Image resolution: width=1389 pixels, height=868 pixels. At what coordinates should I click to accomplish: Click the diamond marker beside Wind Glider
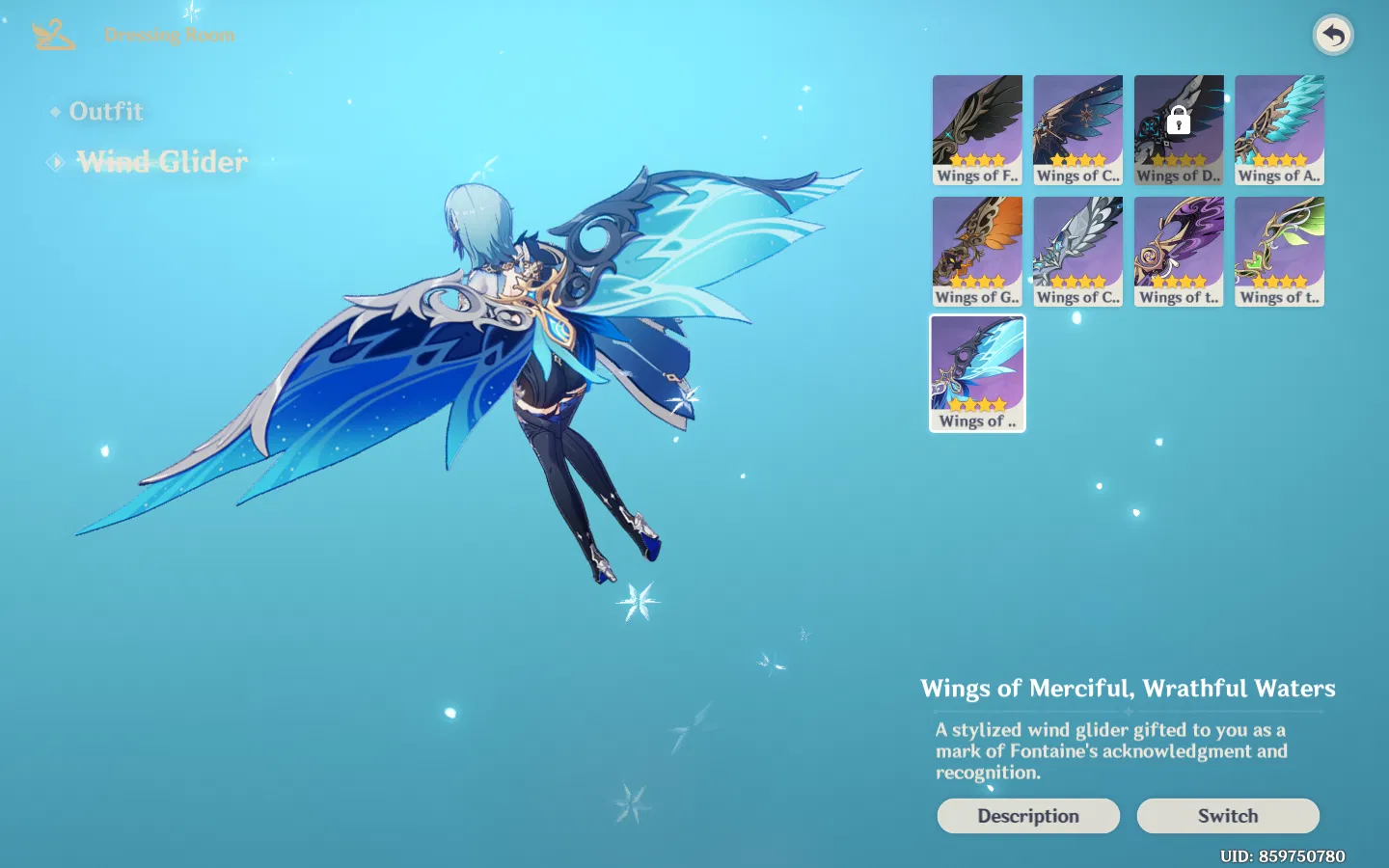click(55, 161)
